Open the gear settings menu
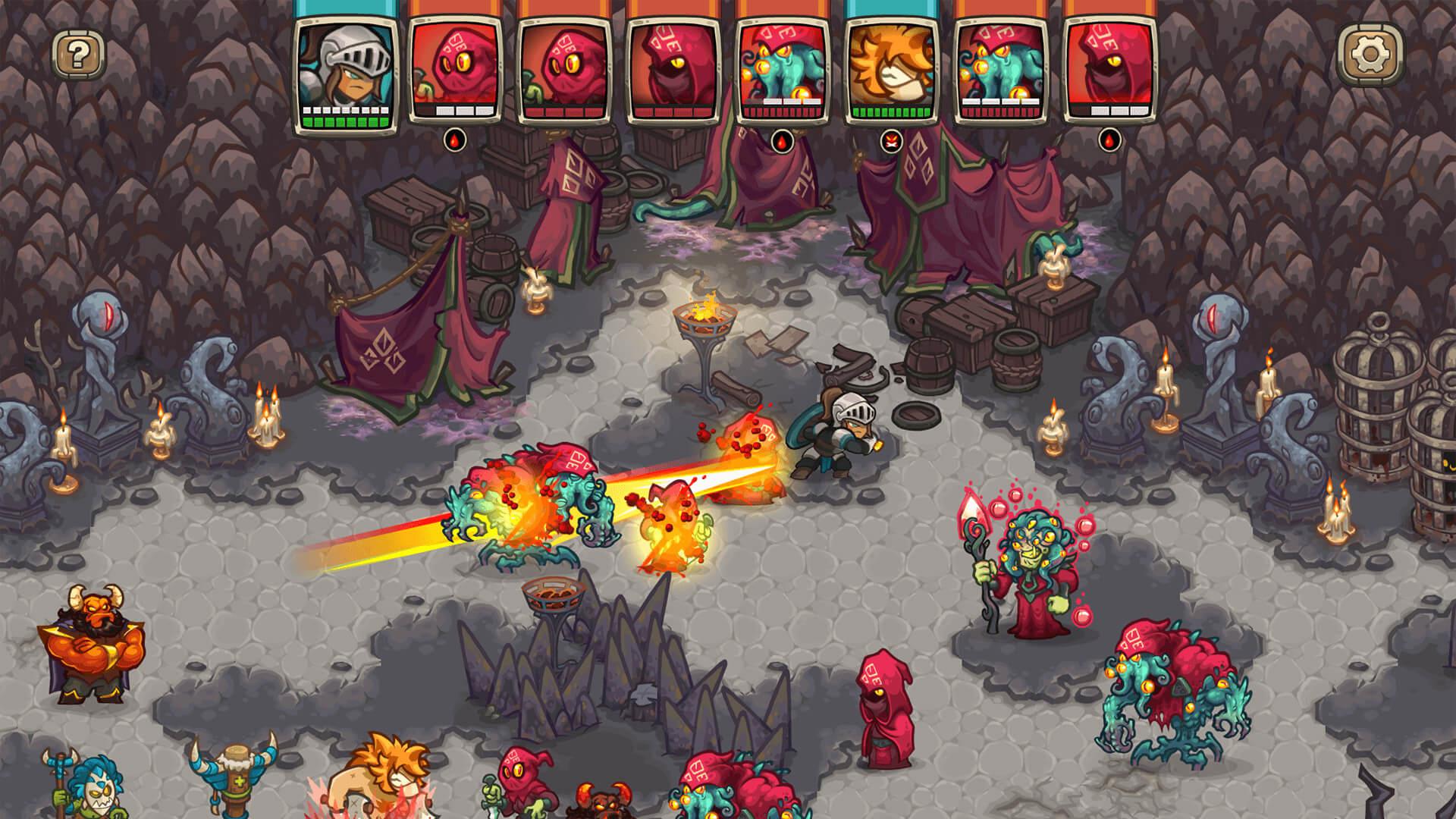1456x819 pixels. [x=1370, y=54]
